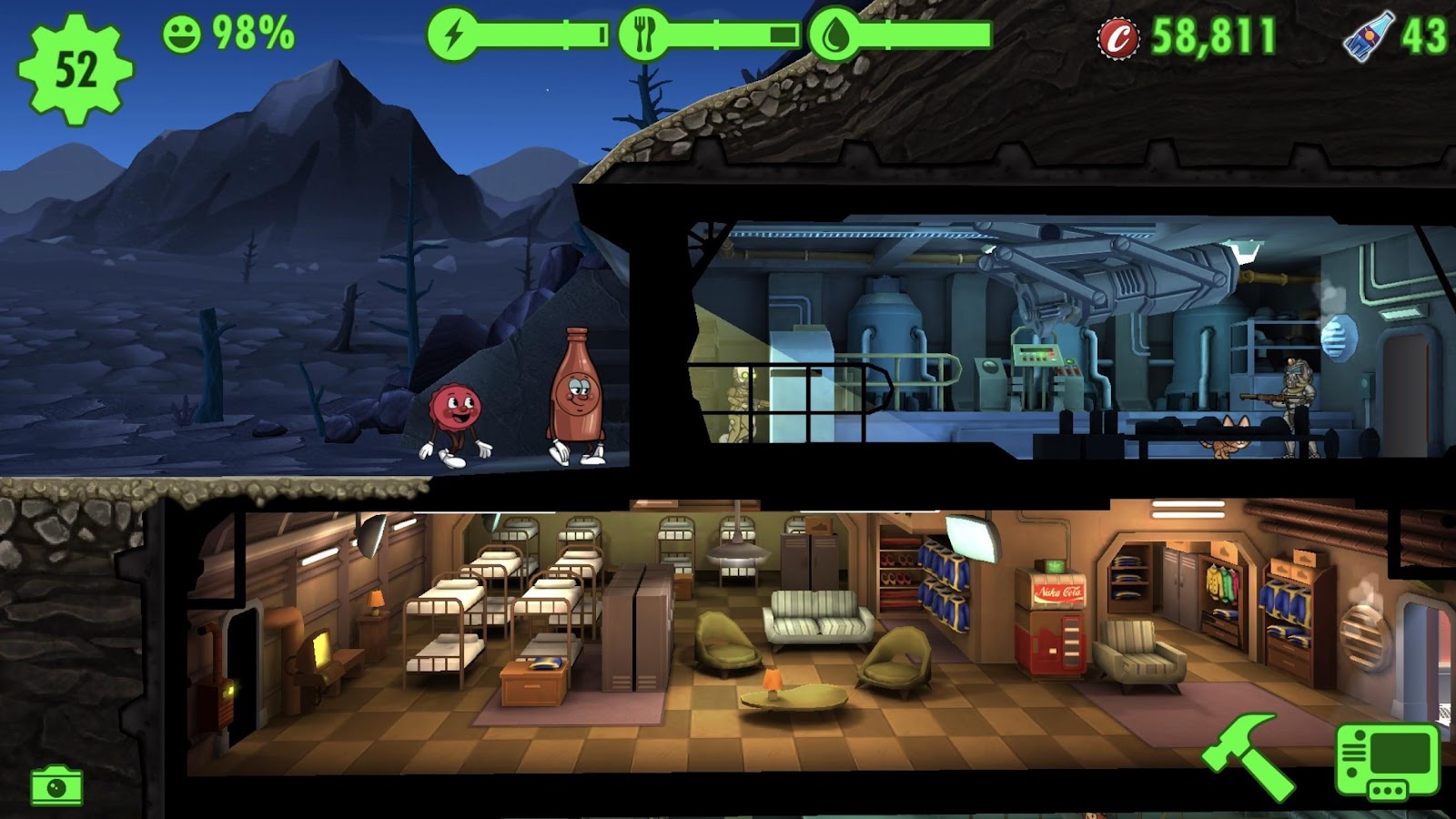
Task: Tap the happiness smiley face icon
Action: [182, 35]
